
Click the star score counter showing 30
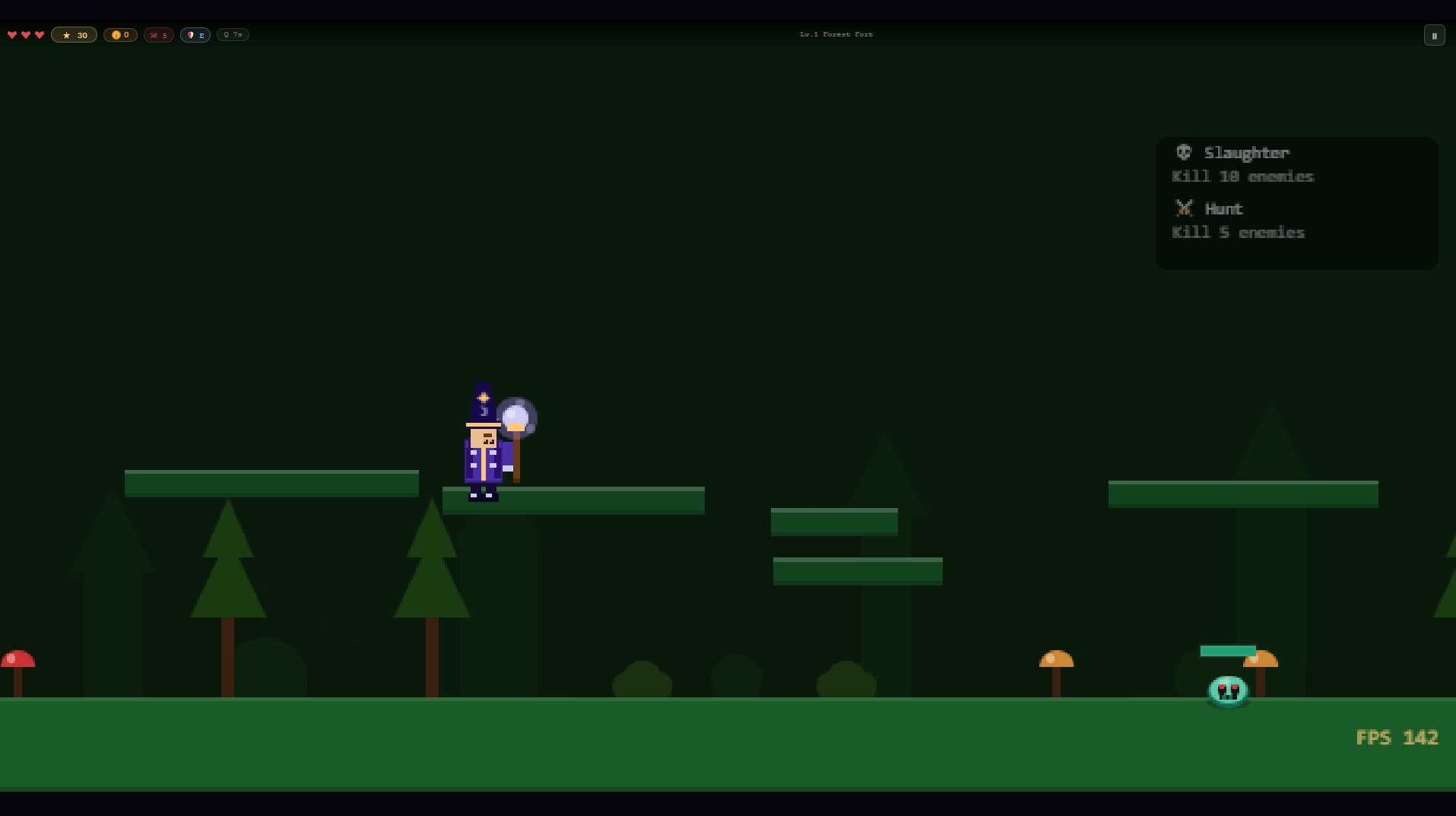click(74, 34)
